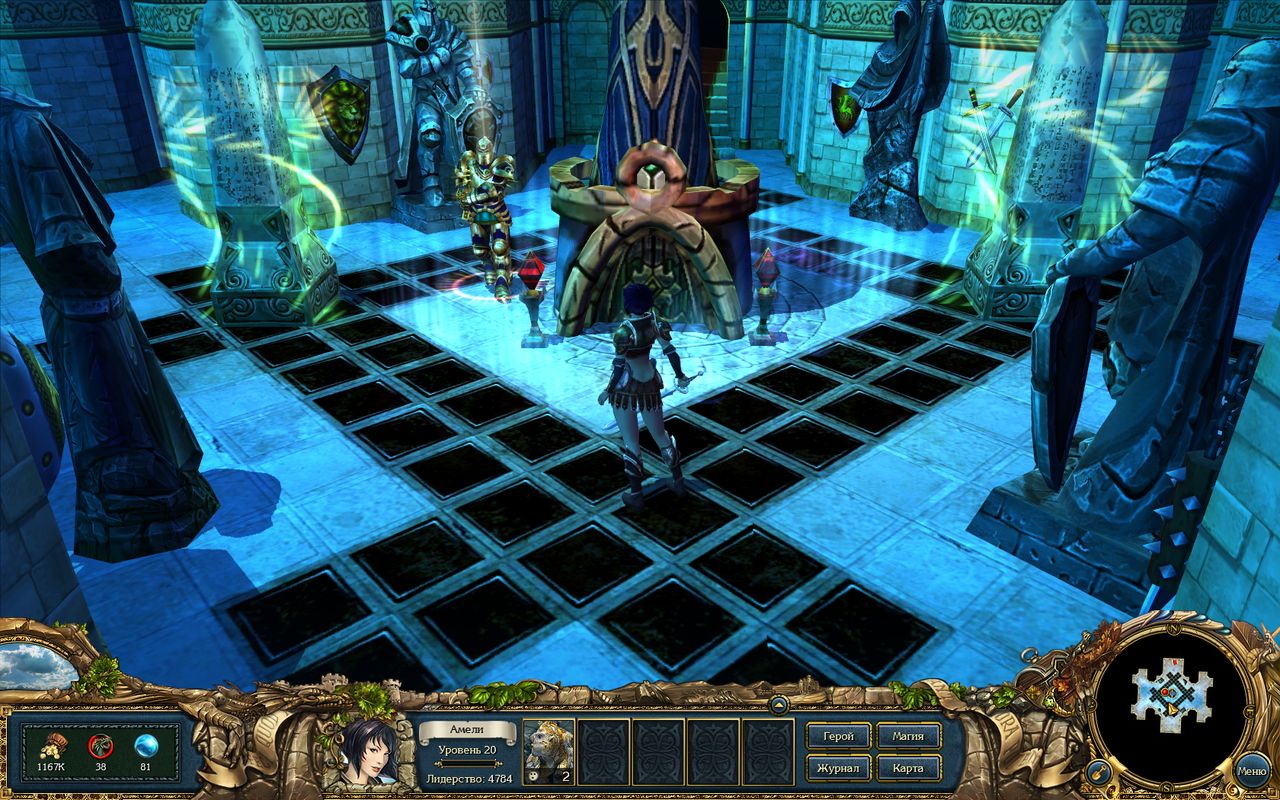
Task: Click the gold coins resource icon
Action: tap(50, 744)
